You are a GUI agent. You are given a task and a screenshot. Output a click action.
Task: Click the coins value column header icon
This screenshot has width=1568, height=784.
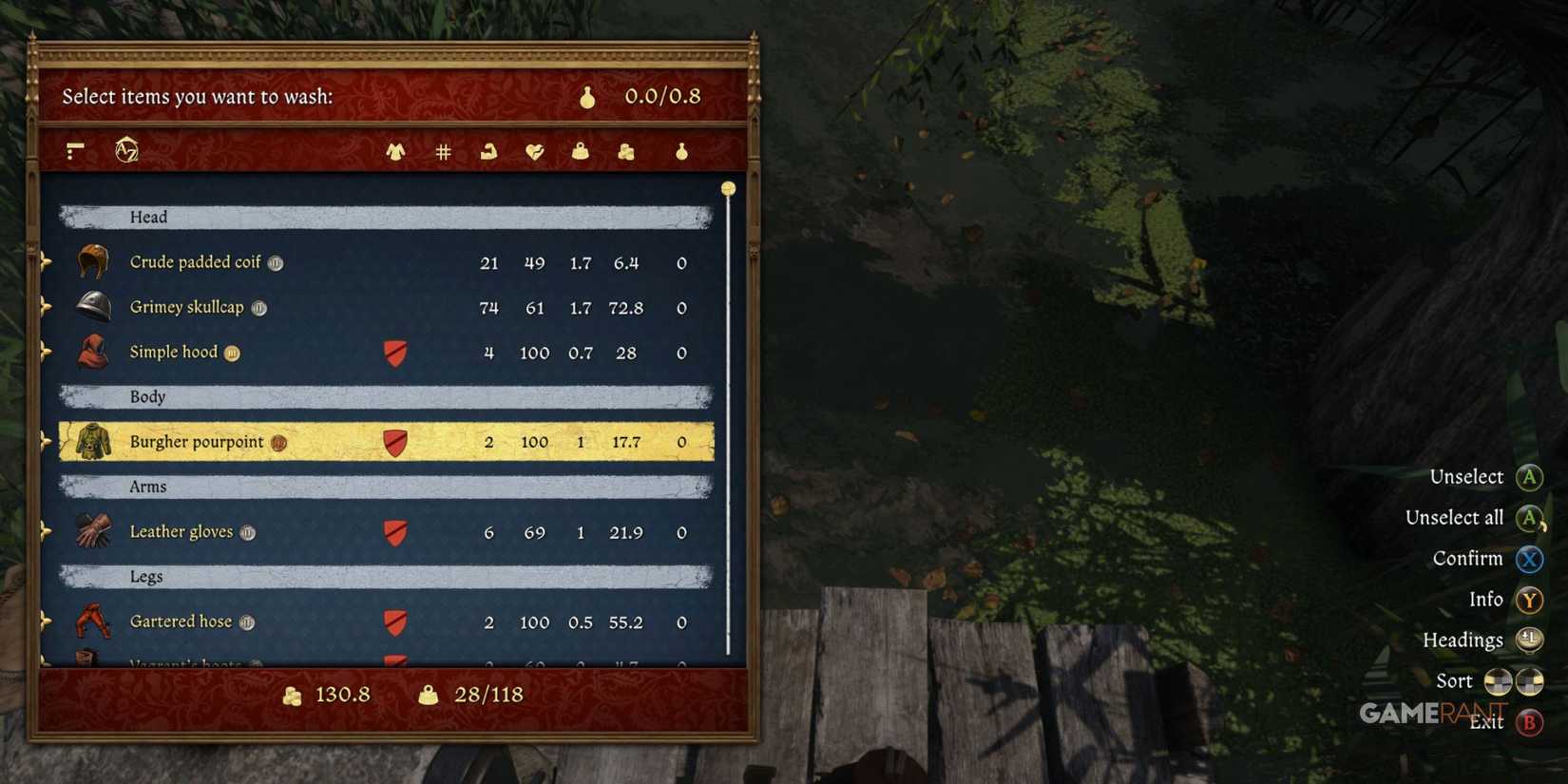(x=625, y=150)
